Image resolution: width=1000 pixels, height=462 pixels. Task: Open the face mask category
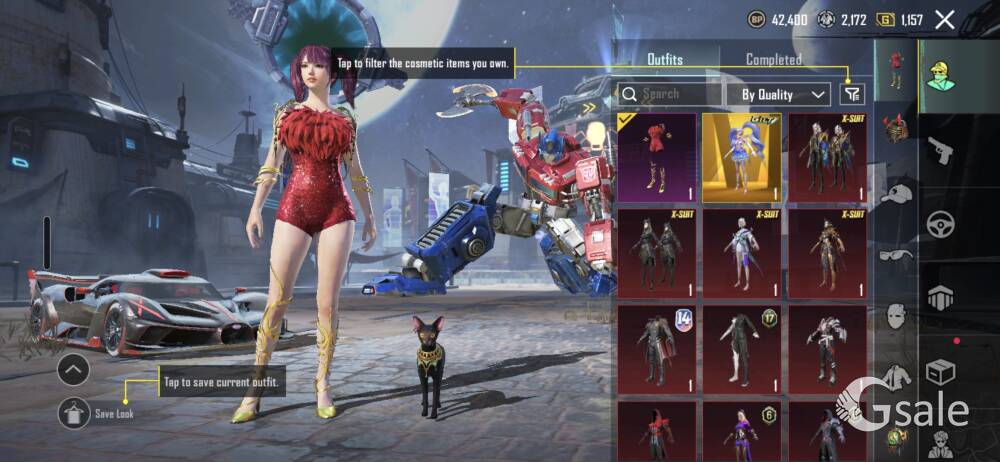[x=896, y=316]
